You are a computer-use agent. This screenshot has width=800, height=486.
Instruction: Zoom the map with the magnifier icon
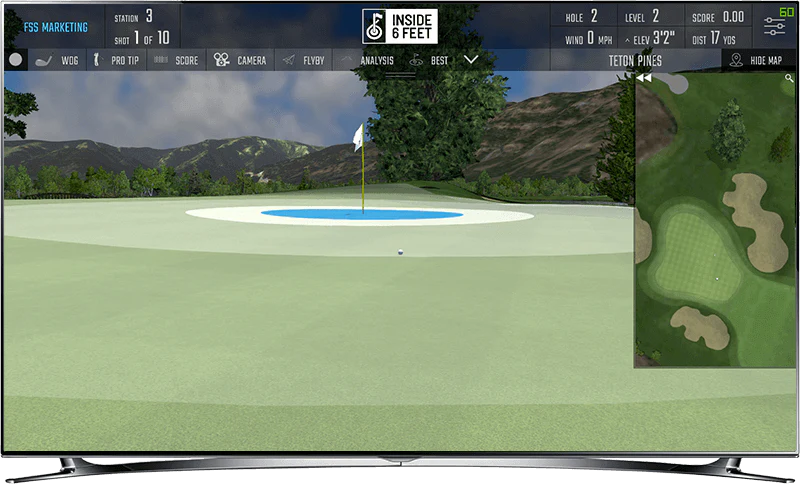click(789, 78)
